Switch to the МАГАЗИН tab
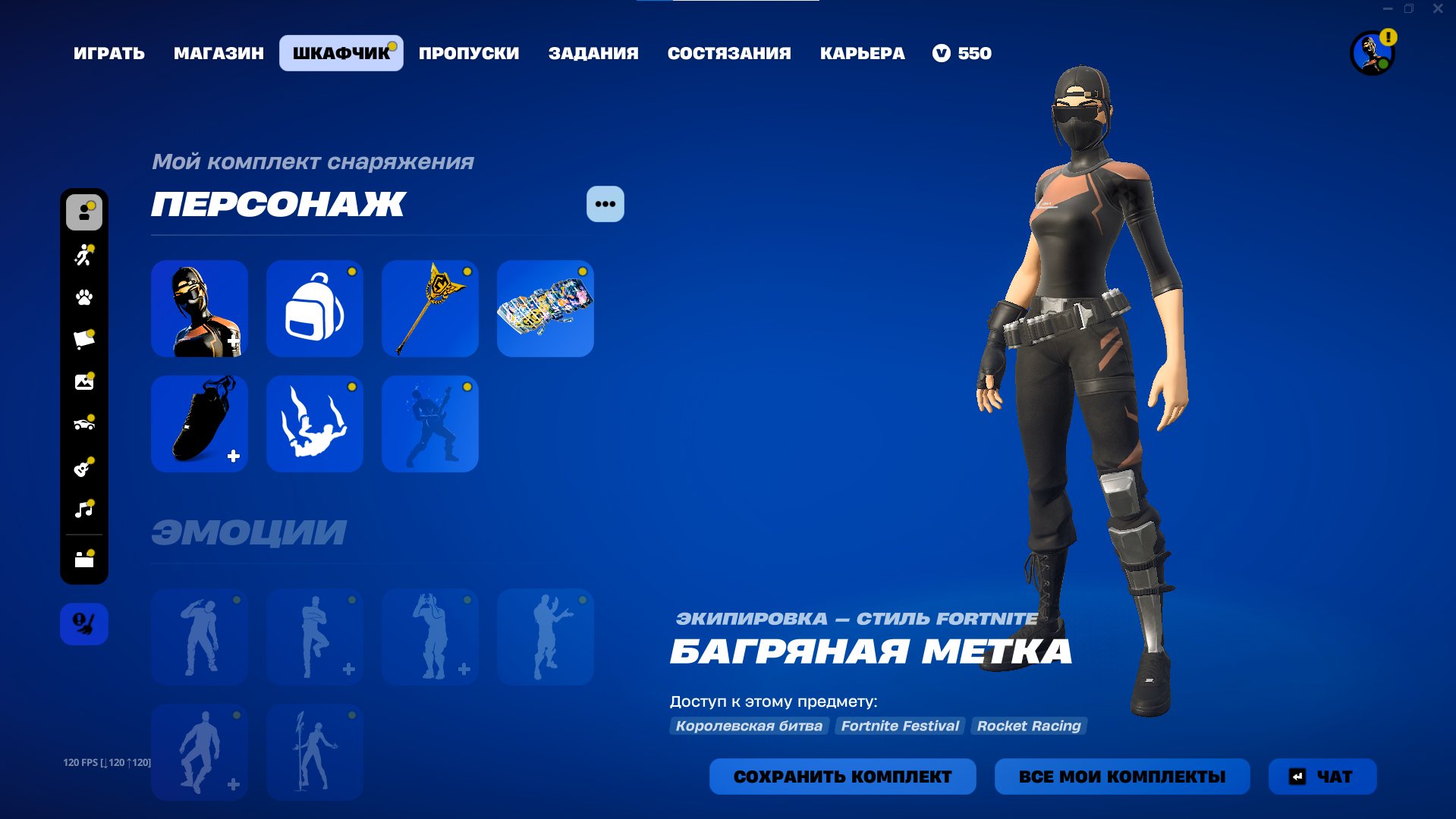This screenshot has width=1456, height=819. pos(219,53)
